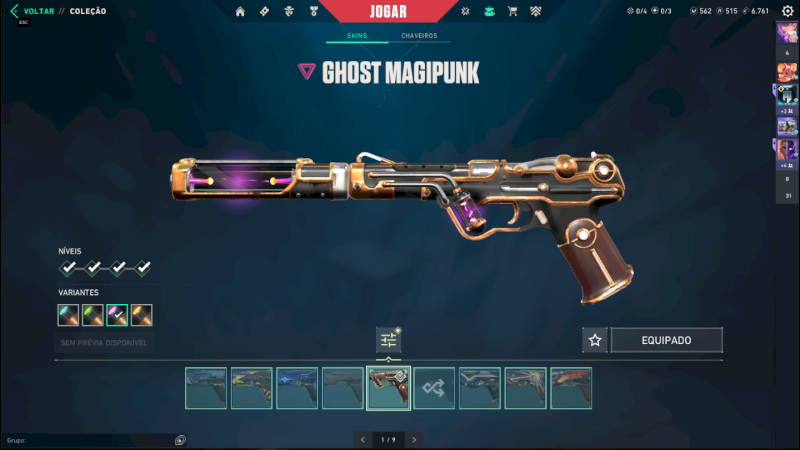Switch to the Chaveiros tab

419,36
